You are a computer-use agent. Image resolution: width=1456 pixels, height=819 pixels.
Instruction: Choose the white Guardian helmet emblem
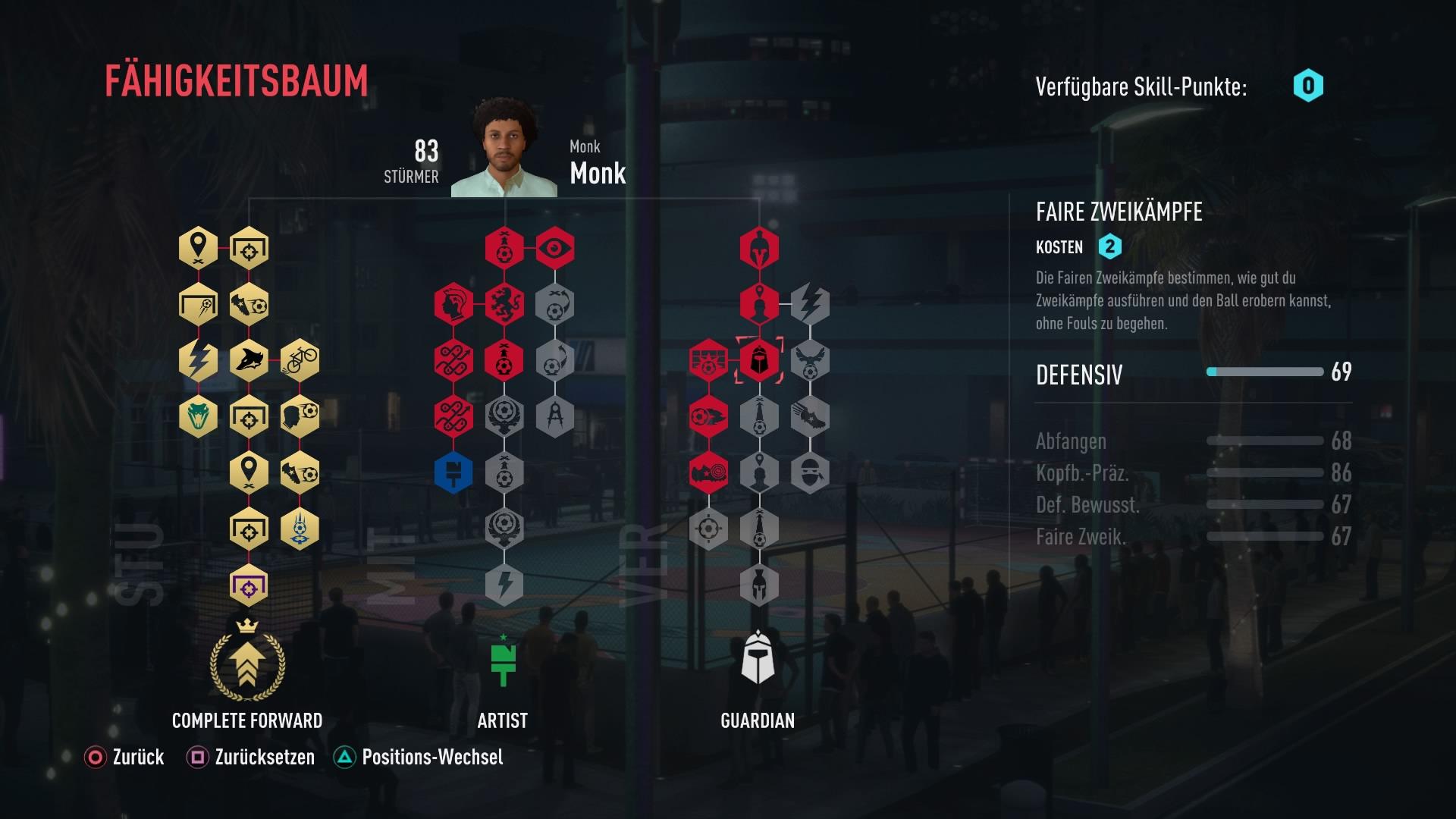[758, 658]
